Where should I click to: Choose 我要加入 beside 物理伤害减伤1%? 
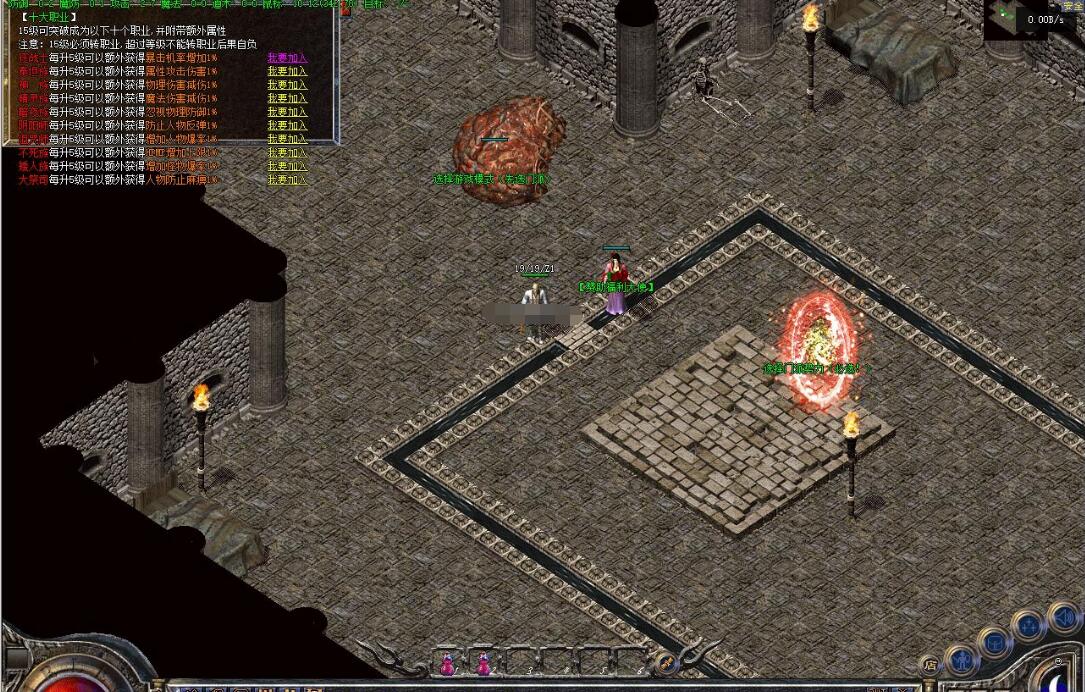[287, 85]
